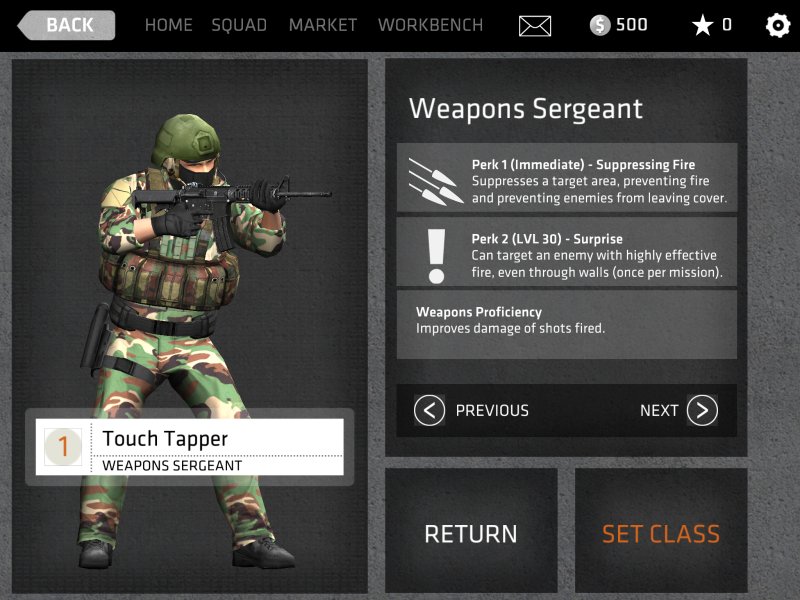Switch to the WORKBENCH tab
The image size is (800, 600).
[x=430, y=25]
